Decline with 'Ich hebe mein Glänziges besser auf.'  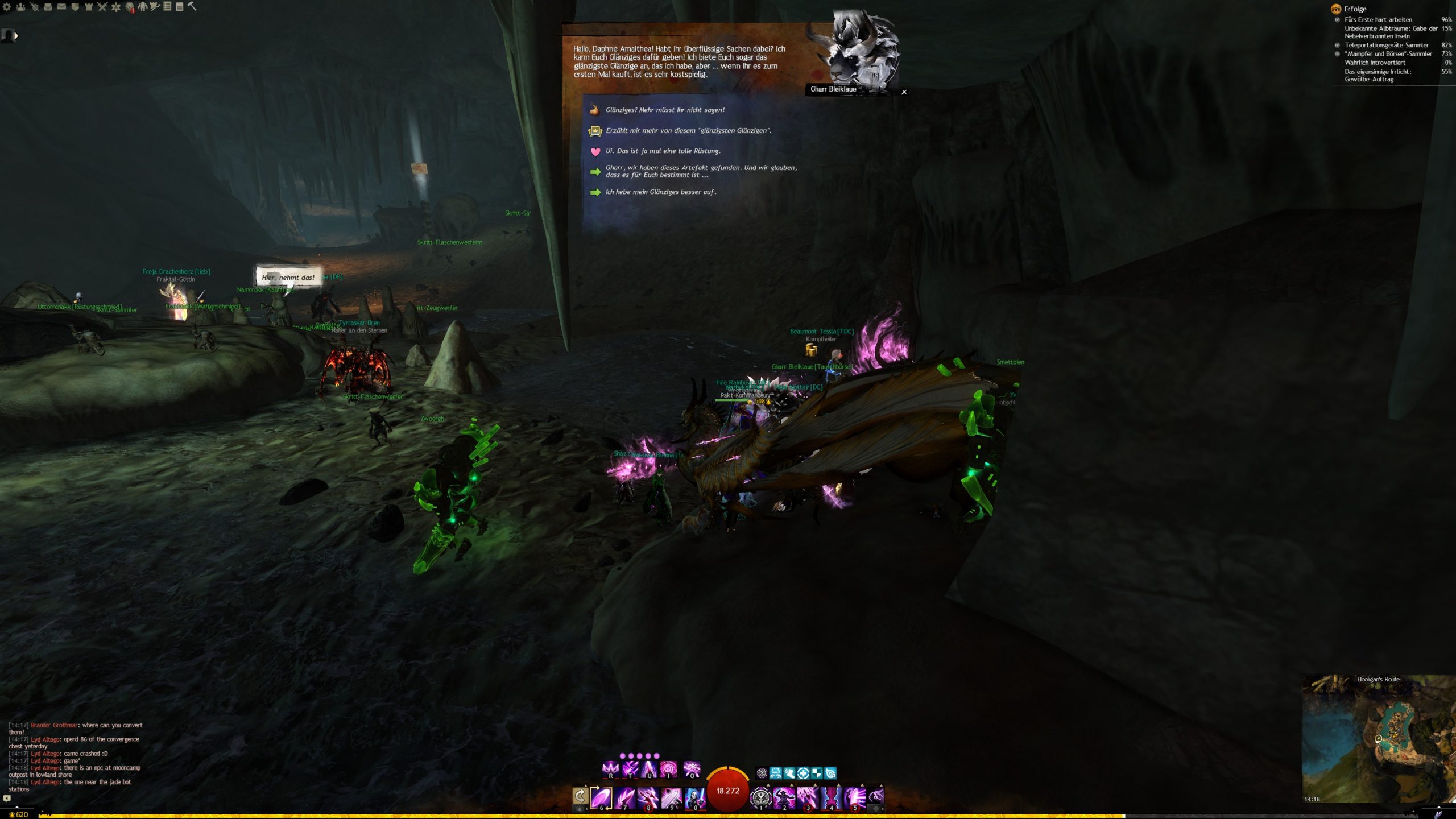660,192
